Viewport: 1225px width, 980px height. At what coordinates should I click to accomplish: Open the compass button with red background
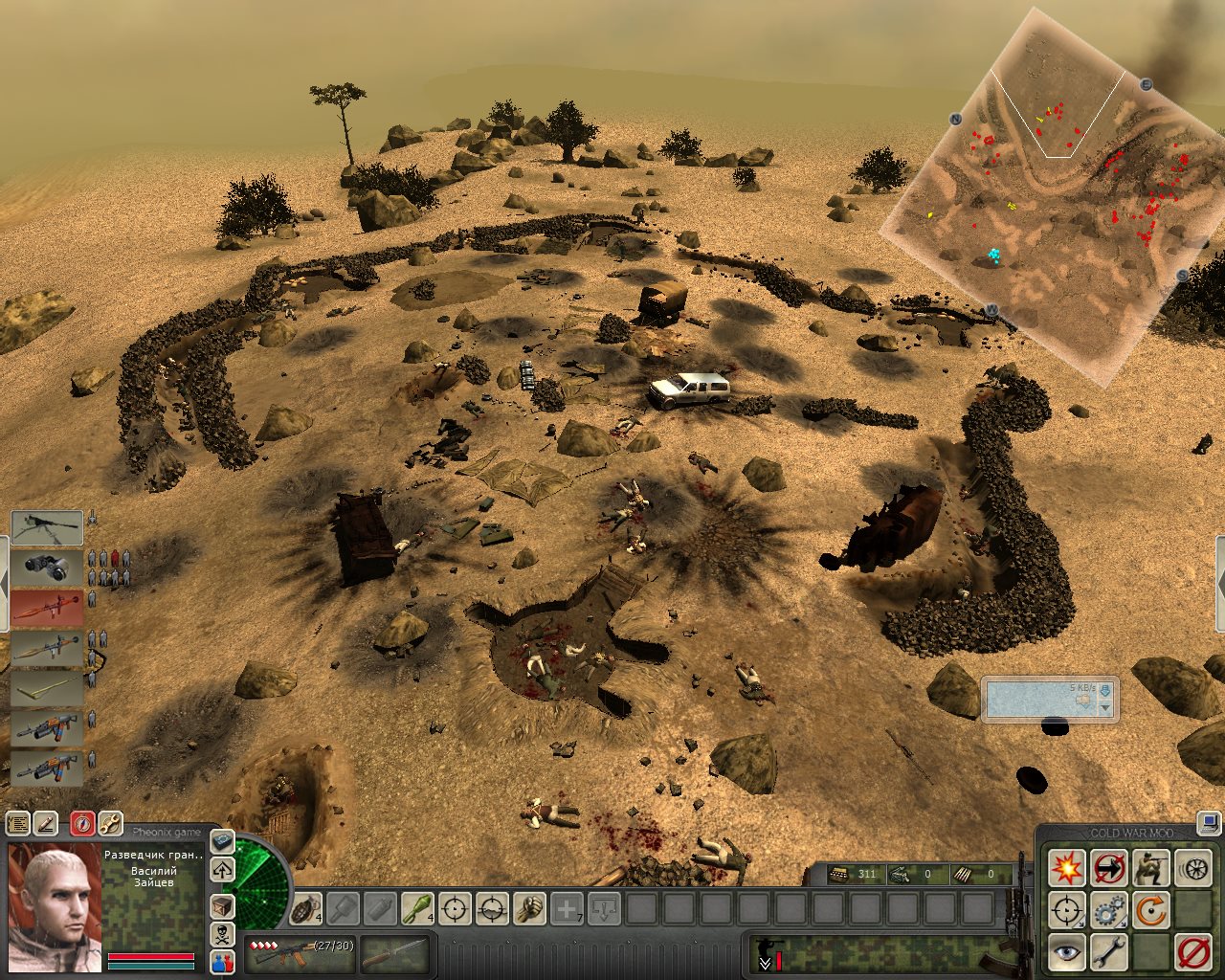(82, 823)
